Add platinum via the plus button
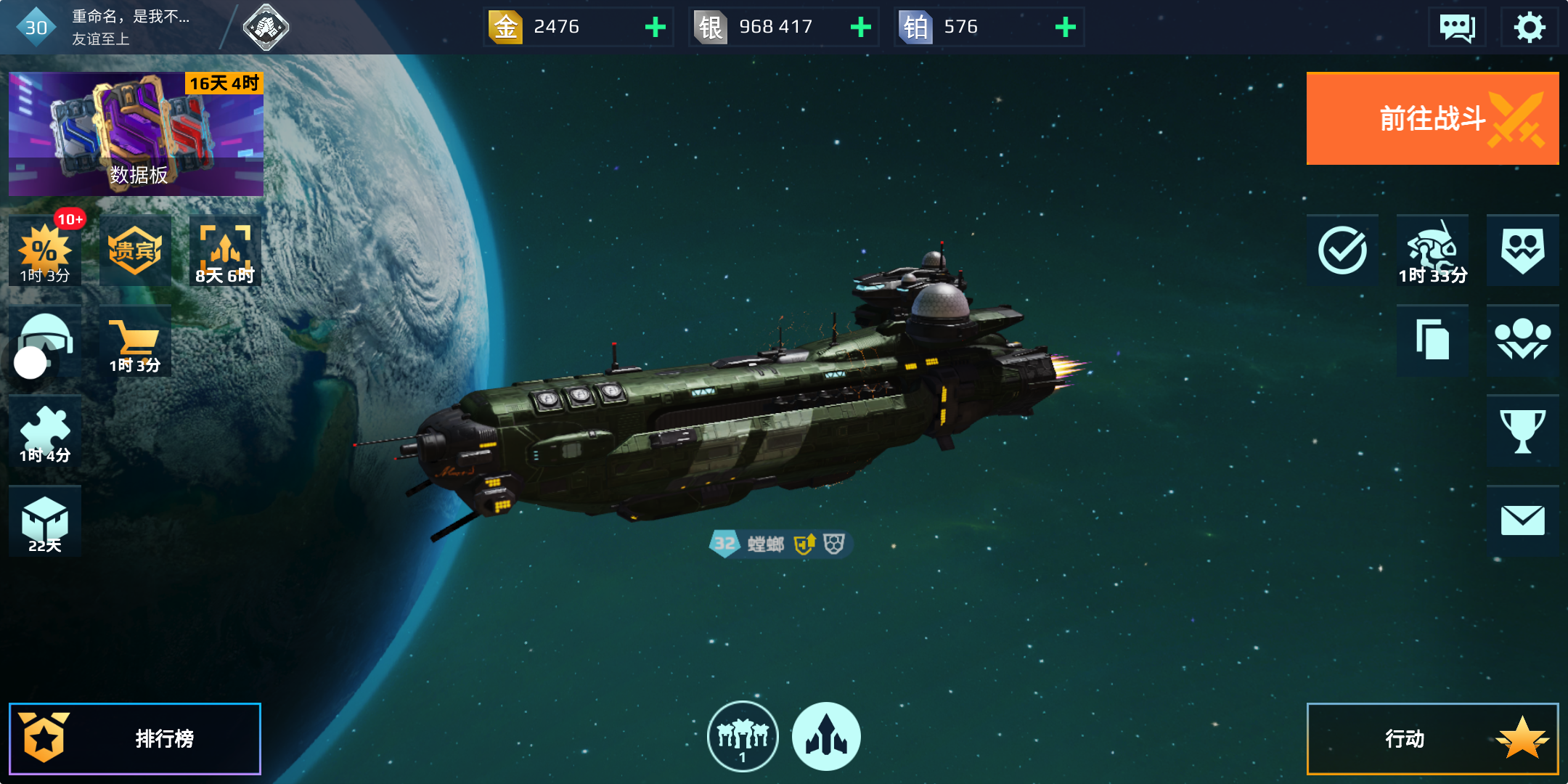1568x784 pixels. [1065, 28]
